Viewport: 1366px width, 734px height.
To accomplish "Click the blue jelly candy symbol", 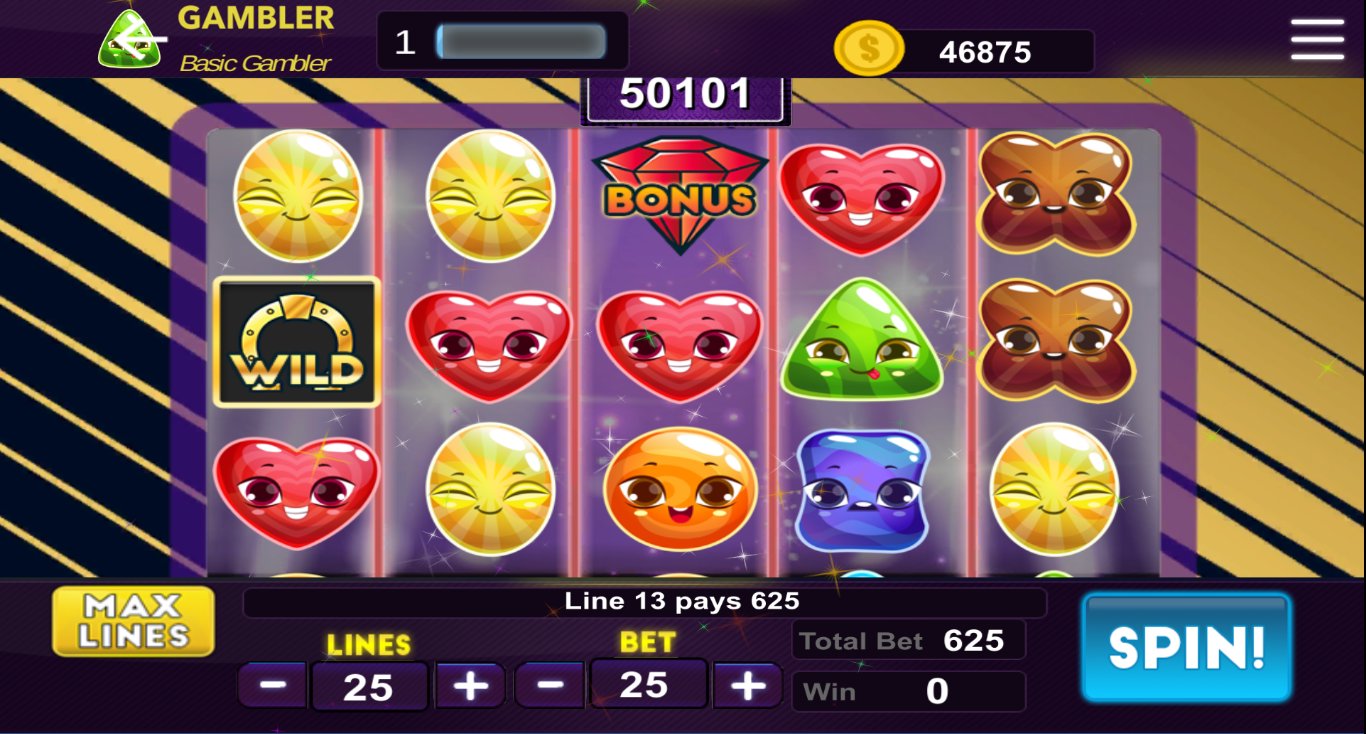I will click(862, 490).
